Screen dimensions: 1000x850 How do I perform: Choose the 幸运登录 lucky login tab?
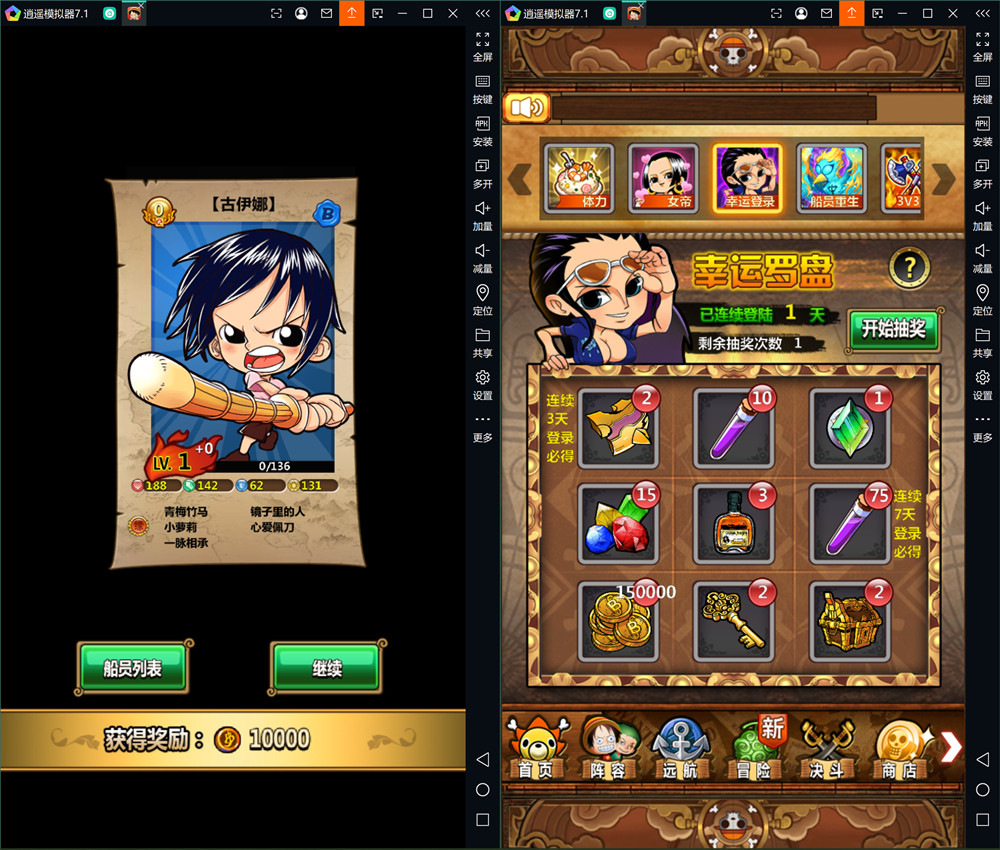[x=747, y=179]
